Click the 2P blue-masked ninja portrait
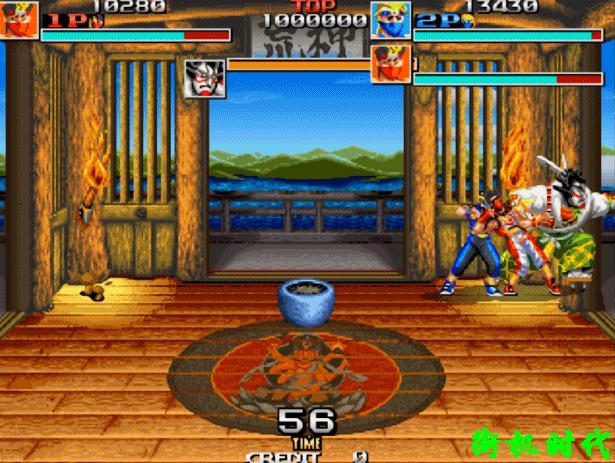 390,20
